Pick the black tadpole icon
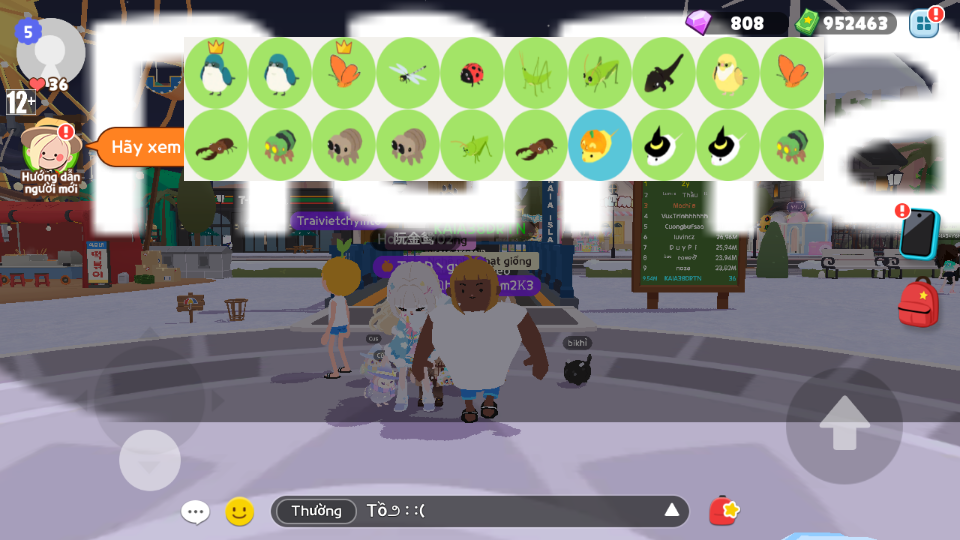The width and height of the screenshot is (960, 540). click(664, 73)
